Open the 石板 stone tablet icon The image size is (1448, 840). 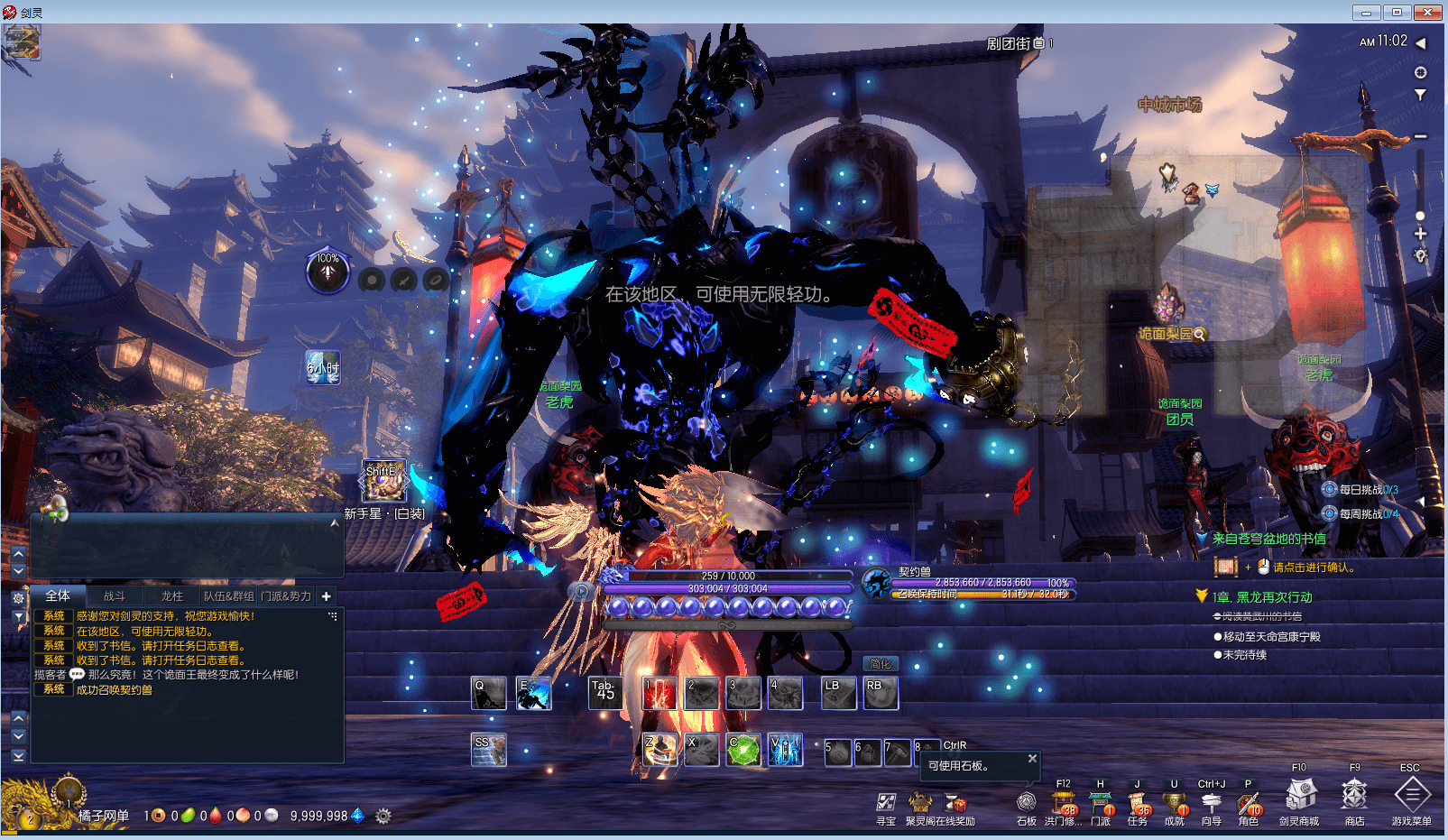click(x=1027, y=803)
